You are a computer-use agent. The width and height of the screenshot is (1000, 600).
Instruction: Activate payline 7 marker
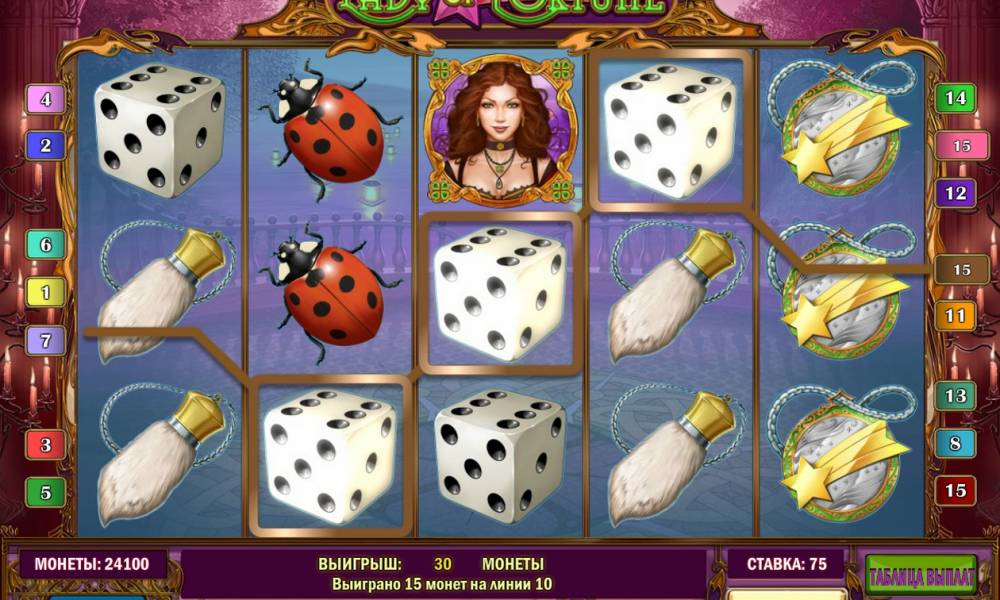(x=46, y=340)
